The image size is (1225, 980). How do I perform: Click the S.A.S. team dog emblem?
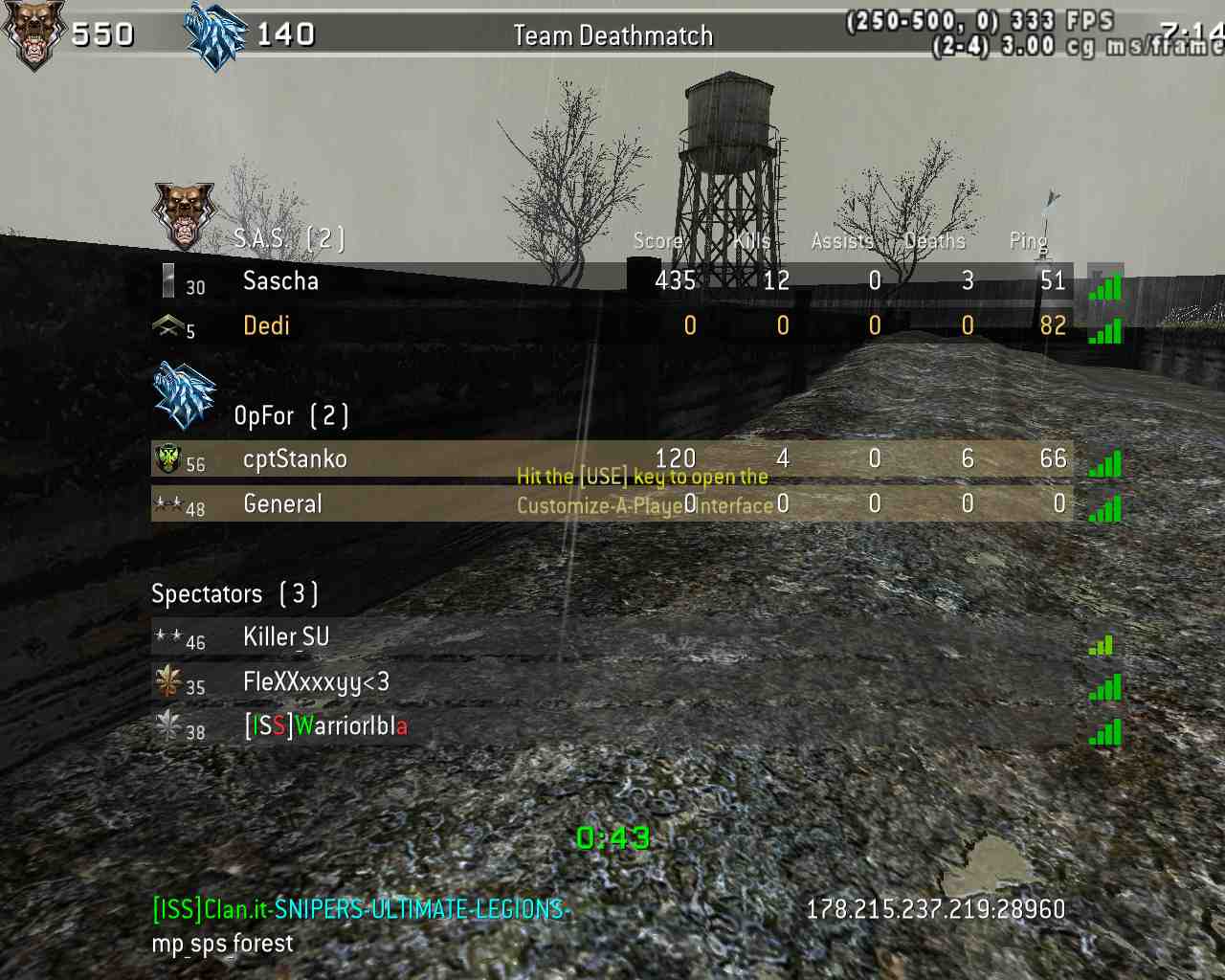[x=183, y=214]
